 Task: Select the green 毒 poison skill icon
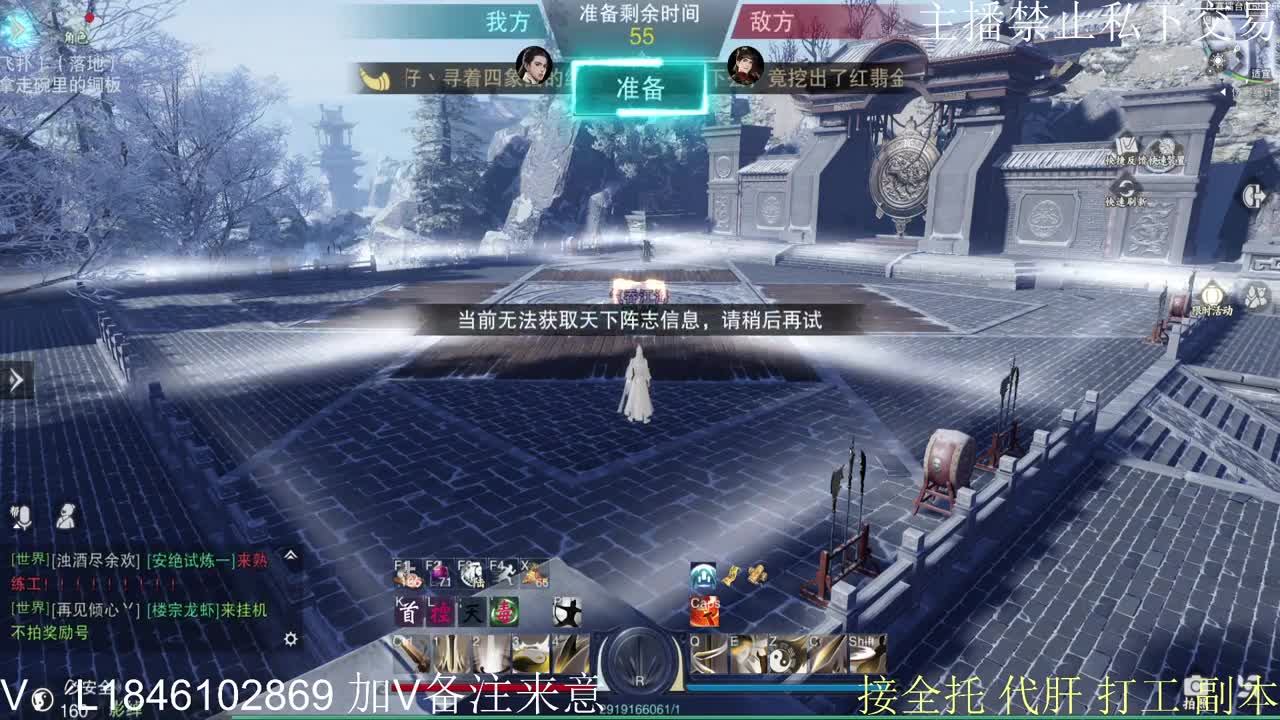click(x=506, y=613)
